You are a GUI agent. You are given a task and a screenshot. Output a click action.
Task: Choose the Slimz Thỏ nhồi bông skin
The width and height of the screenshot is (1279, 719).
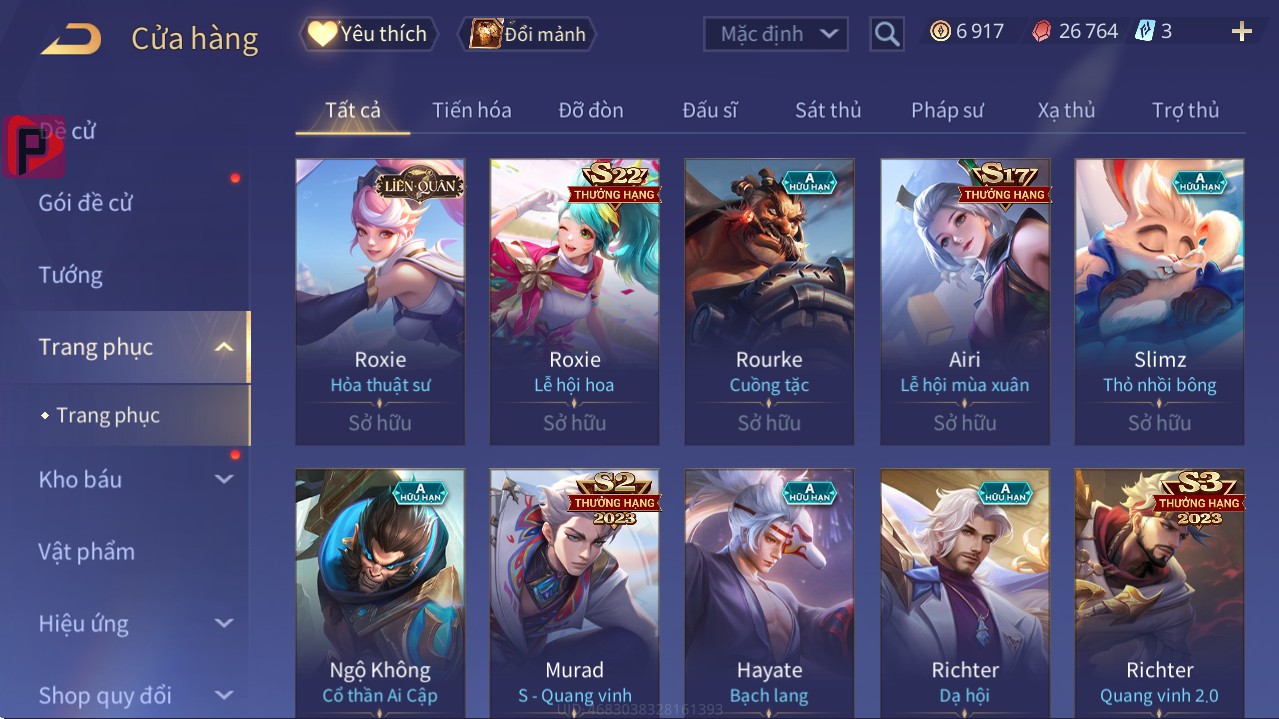pos(1159,300)
